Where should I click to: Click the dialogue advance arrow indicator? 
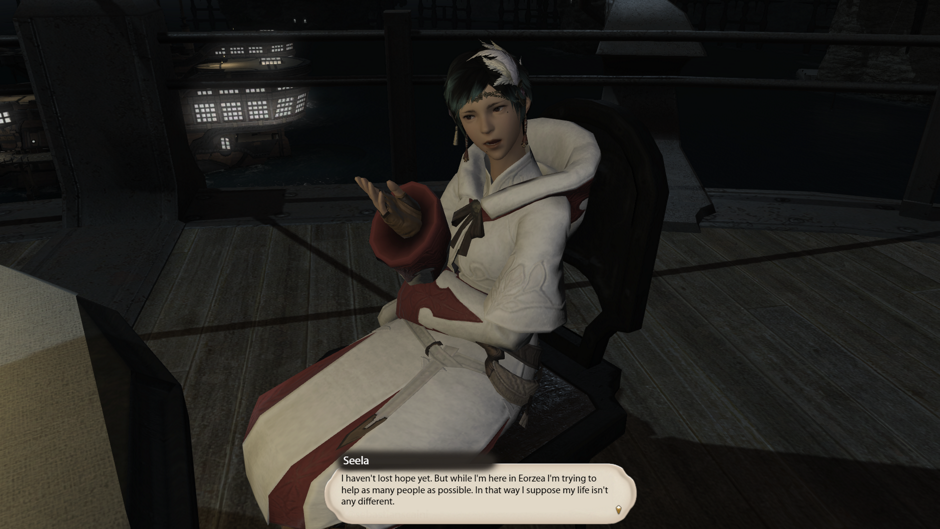pyautogui.click(x=618, y=511)
